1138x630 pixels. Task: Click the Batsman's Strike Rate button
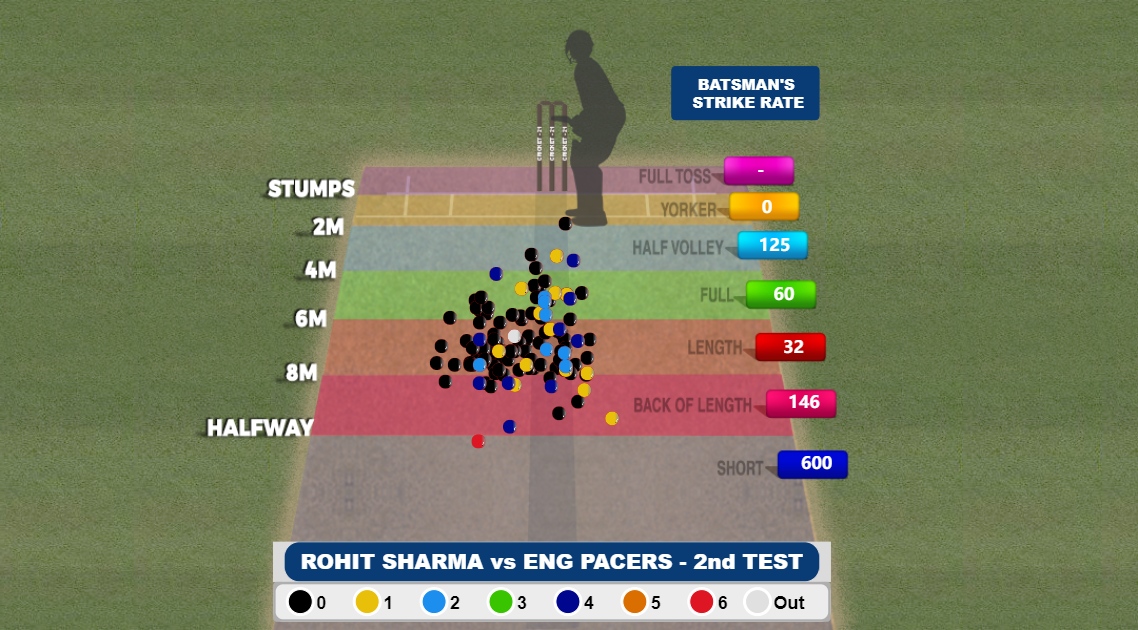click(x=745, y=94)
